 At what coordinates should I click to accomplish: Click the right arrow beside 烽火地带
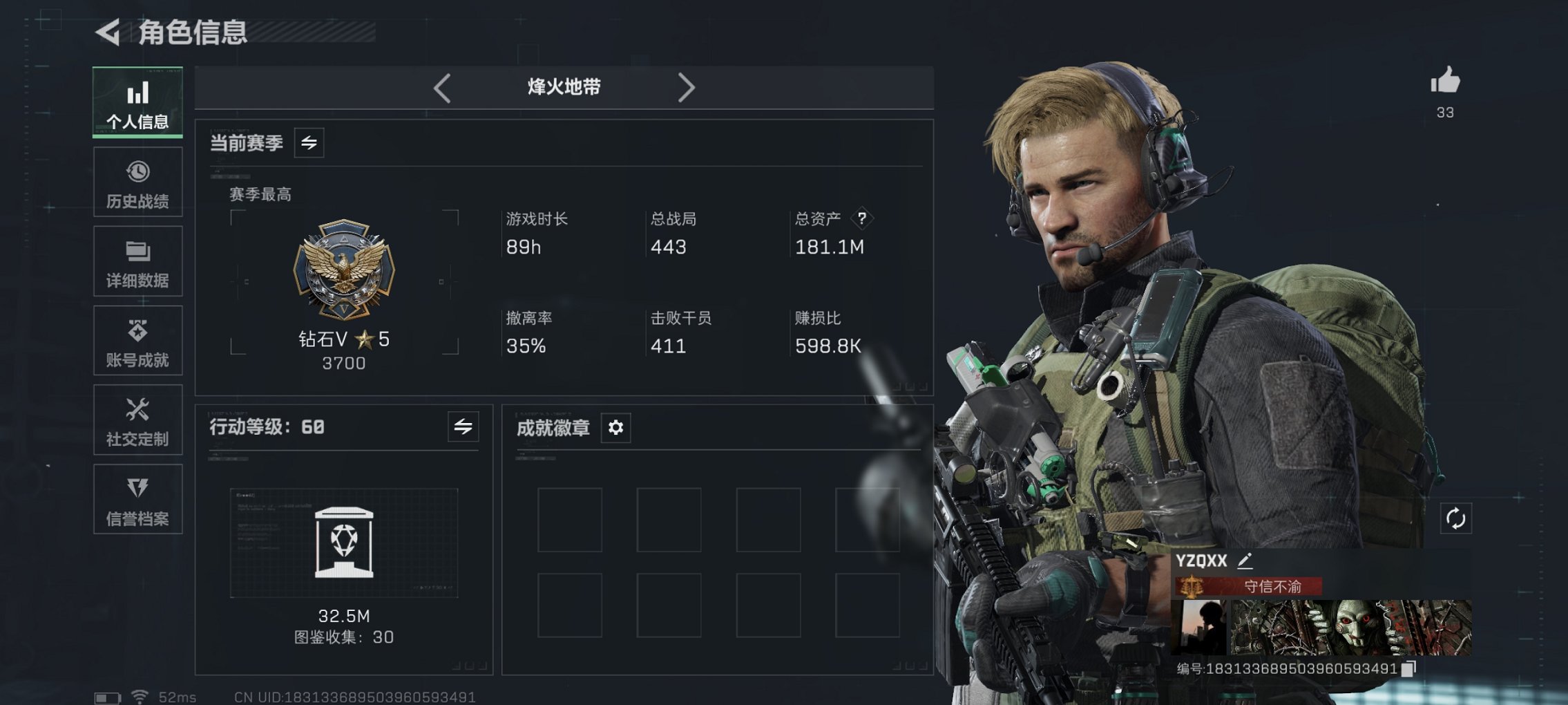(687, 87)
